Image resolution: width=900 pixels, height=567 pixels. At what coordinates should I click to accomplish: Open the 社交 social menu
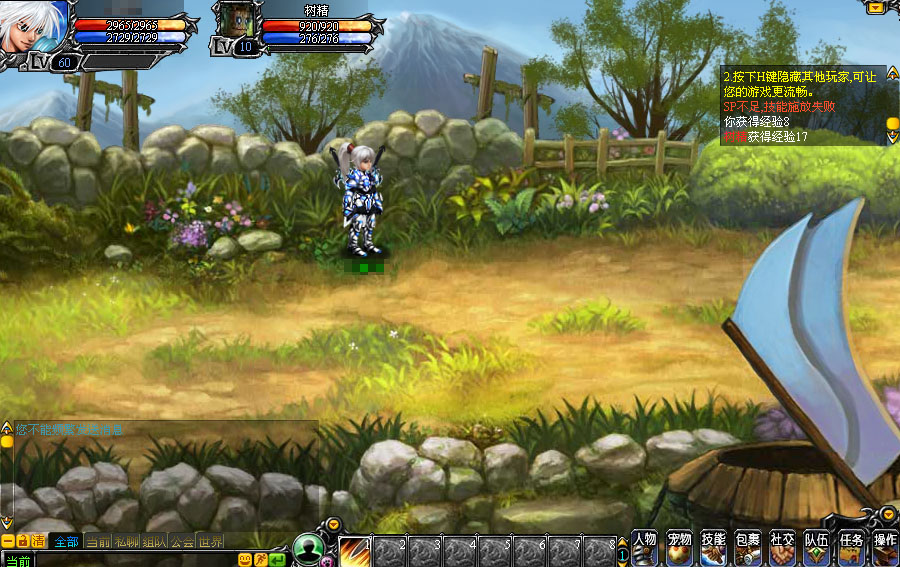click(783, 547)
